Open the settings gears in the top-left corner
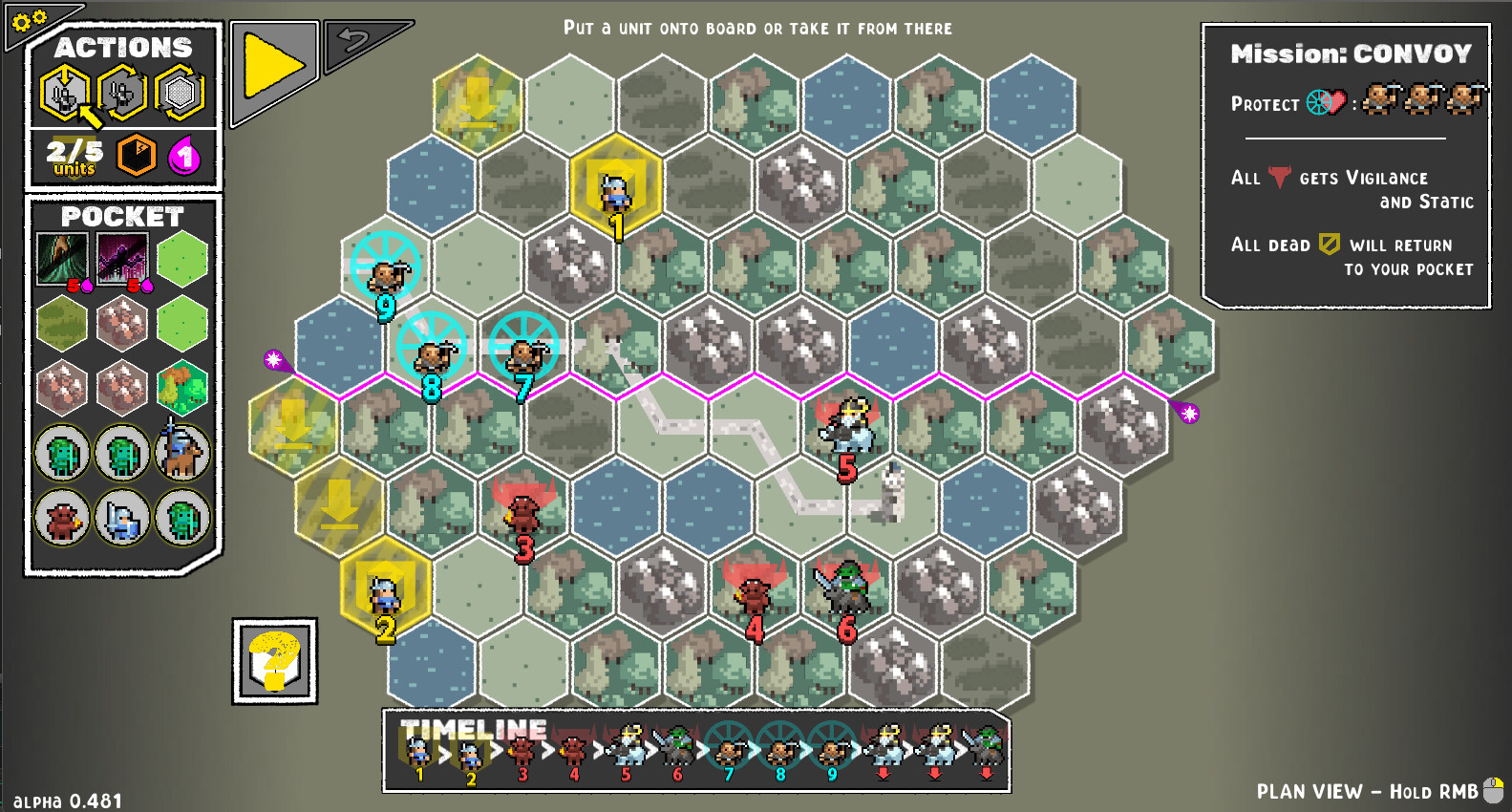 tap(29, 21)
